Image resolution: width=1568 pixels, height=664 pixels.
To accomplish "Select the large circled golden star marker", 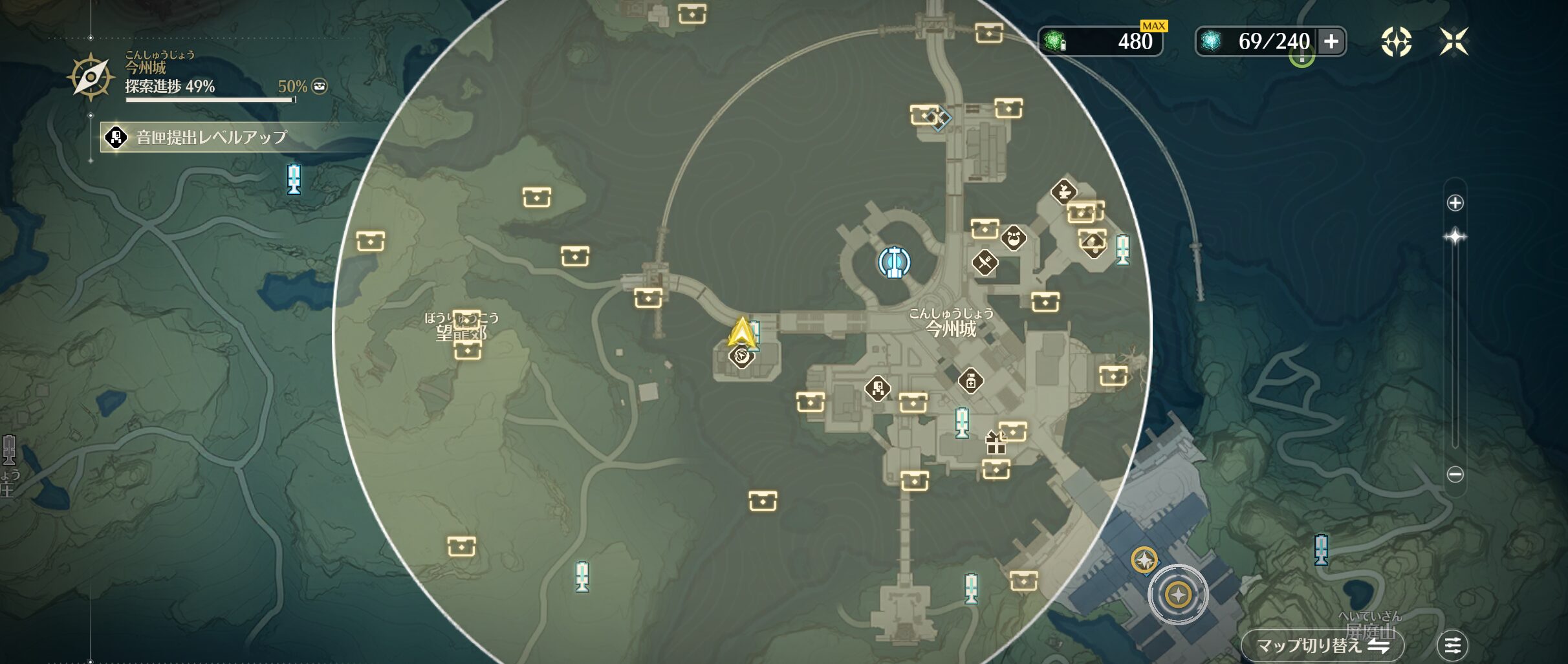I will [1178, 594].
